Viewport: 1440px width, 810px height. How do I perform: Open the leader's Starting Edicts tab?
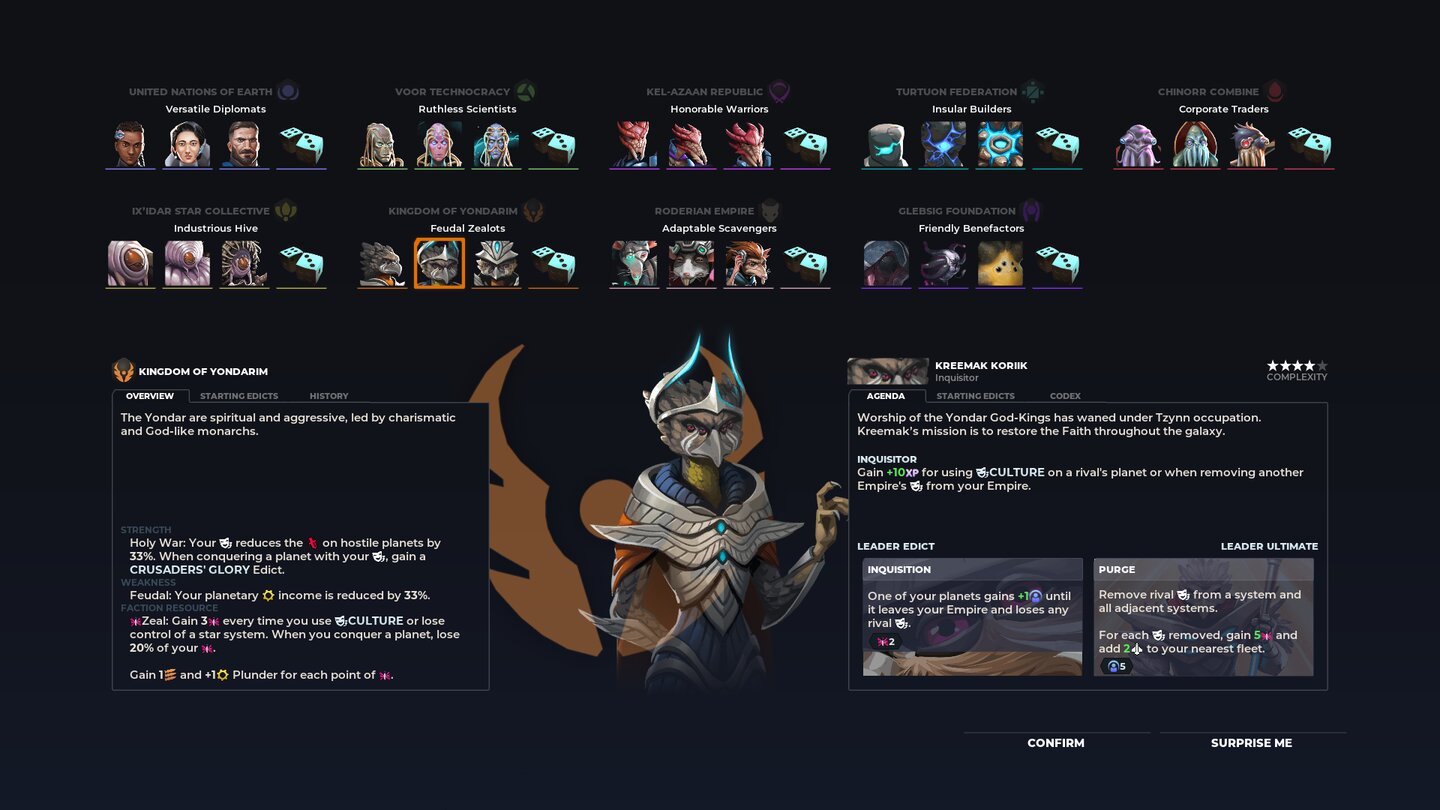pos(975,395)
